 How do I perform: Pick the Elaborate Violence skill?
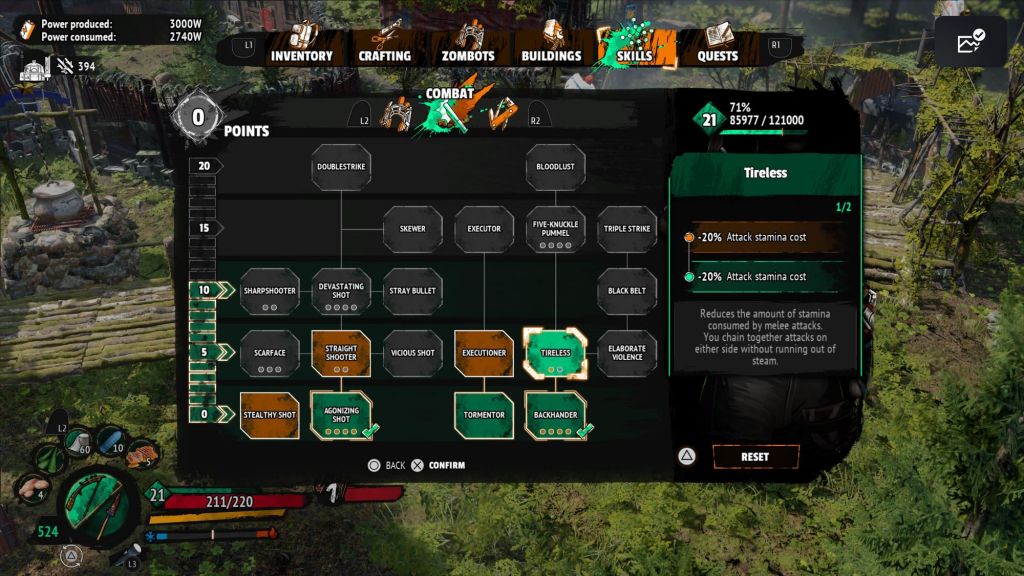pos(627,353)
